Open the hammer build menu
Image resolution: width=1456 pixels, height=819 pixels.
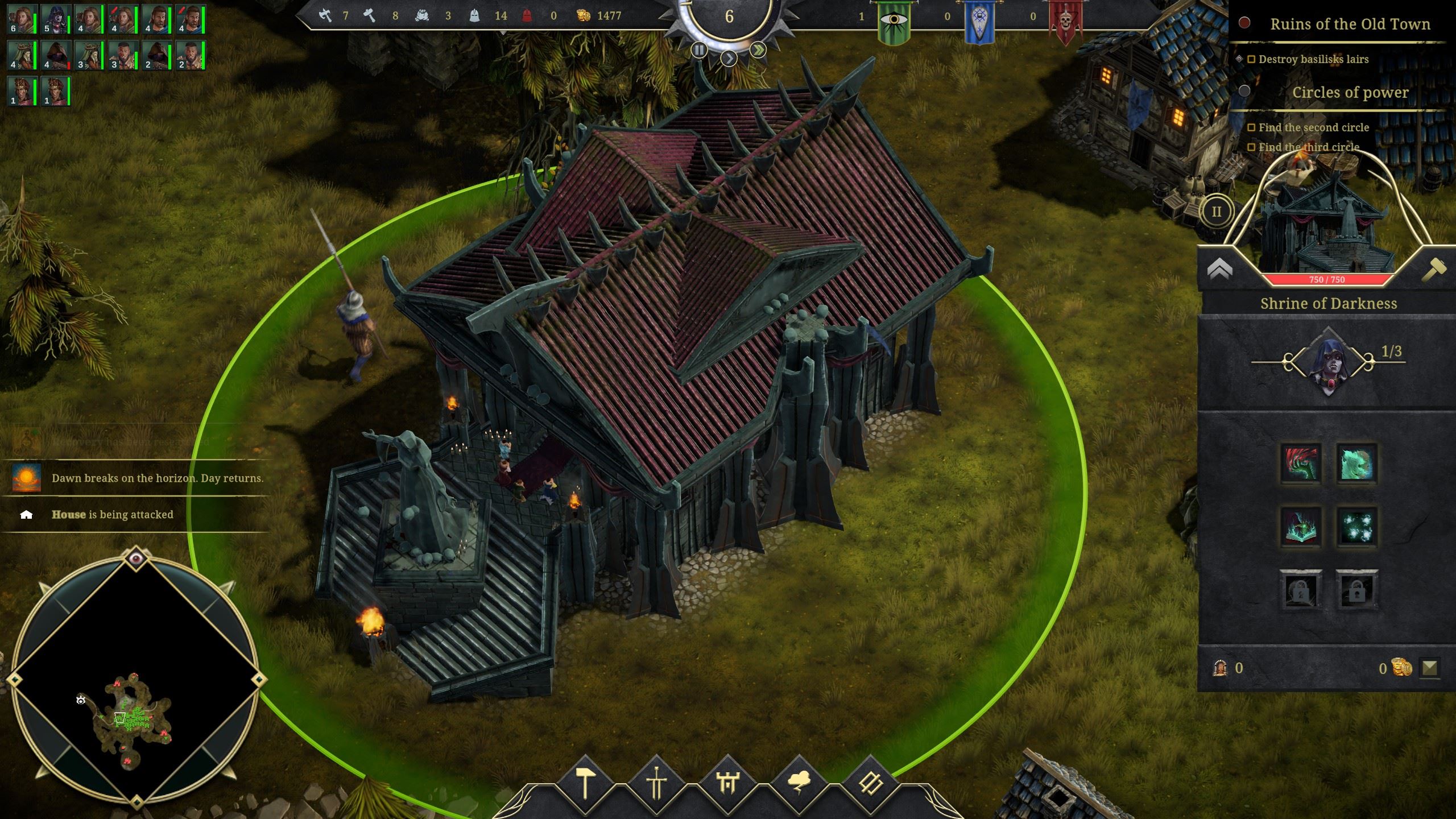[x=585, y=784]
